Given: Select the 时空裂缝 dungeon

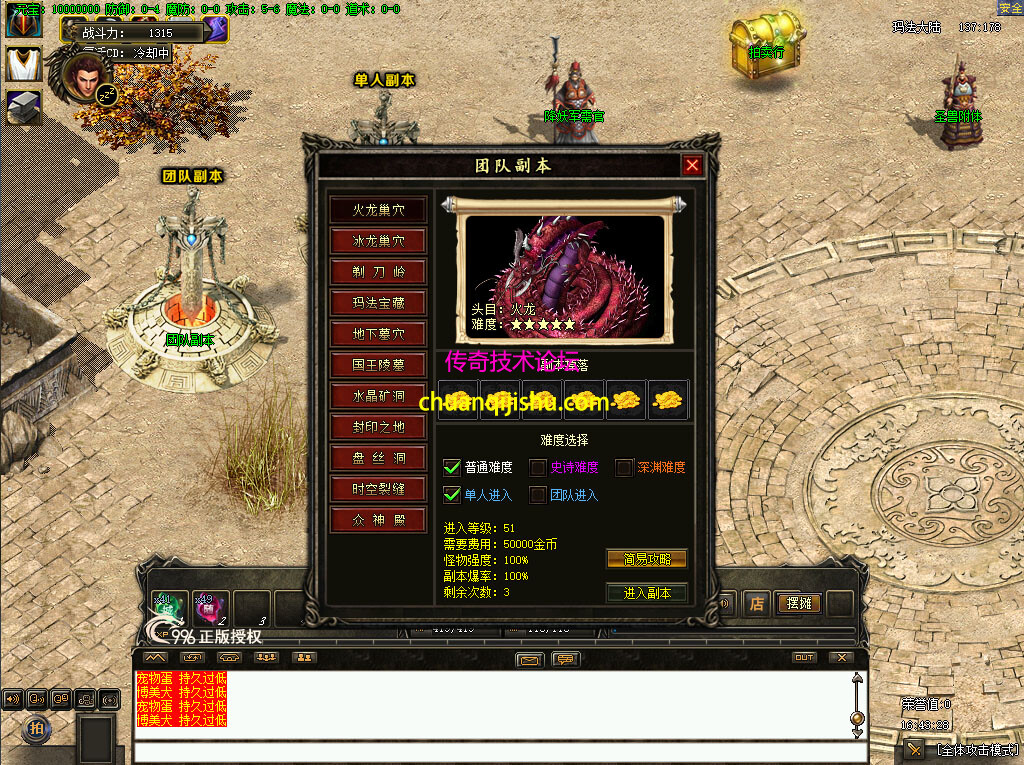Looking at the screenshot, I should pyautogui.click(x=378, y=489).
